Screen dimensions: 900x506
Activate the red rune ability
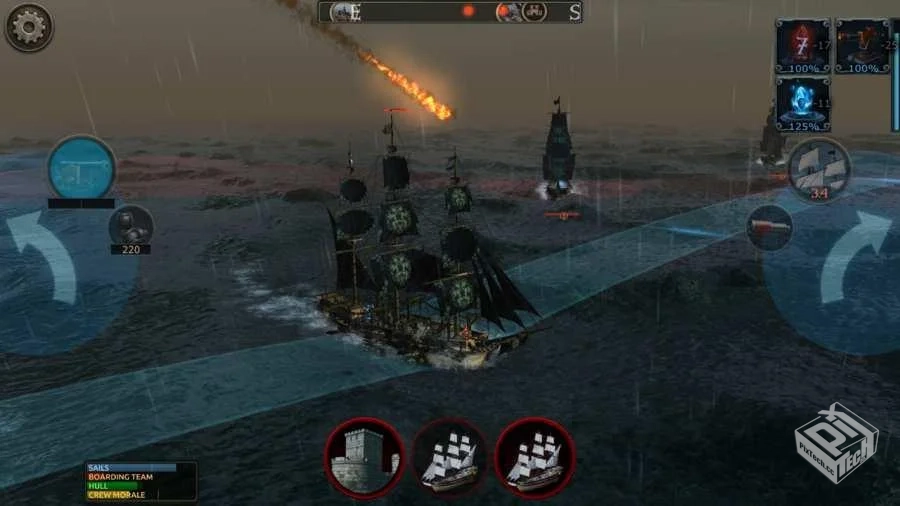pos(802,45)
